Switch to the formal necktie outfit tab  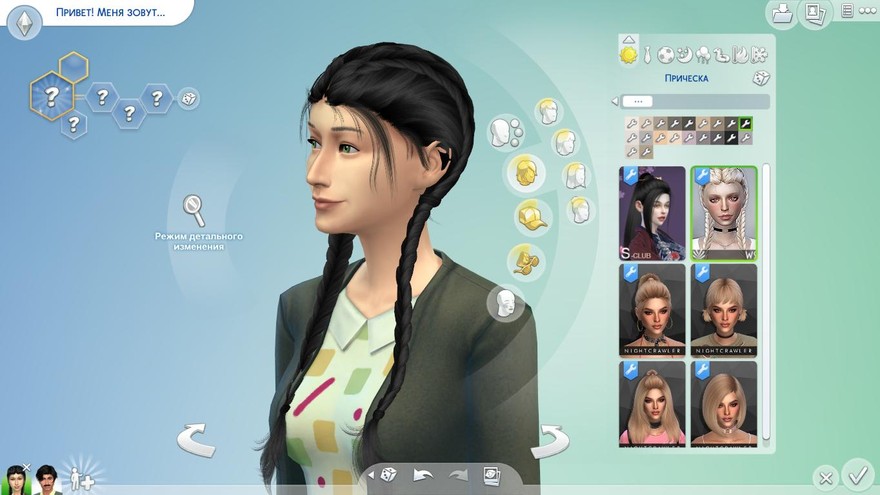click(648, 53)
